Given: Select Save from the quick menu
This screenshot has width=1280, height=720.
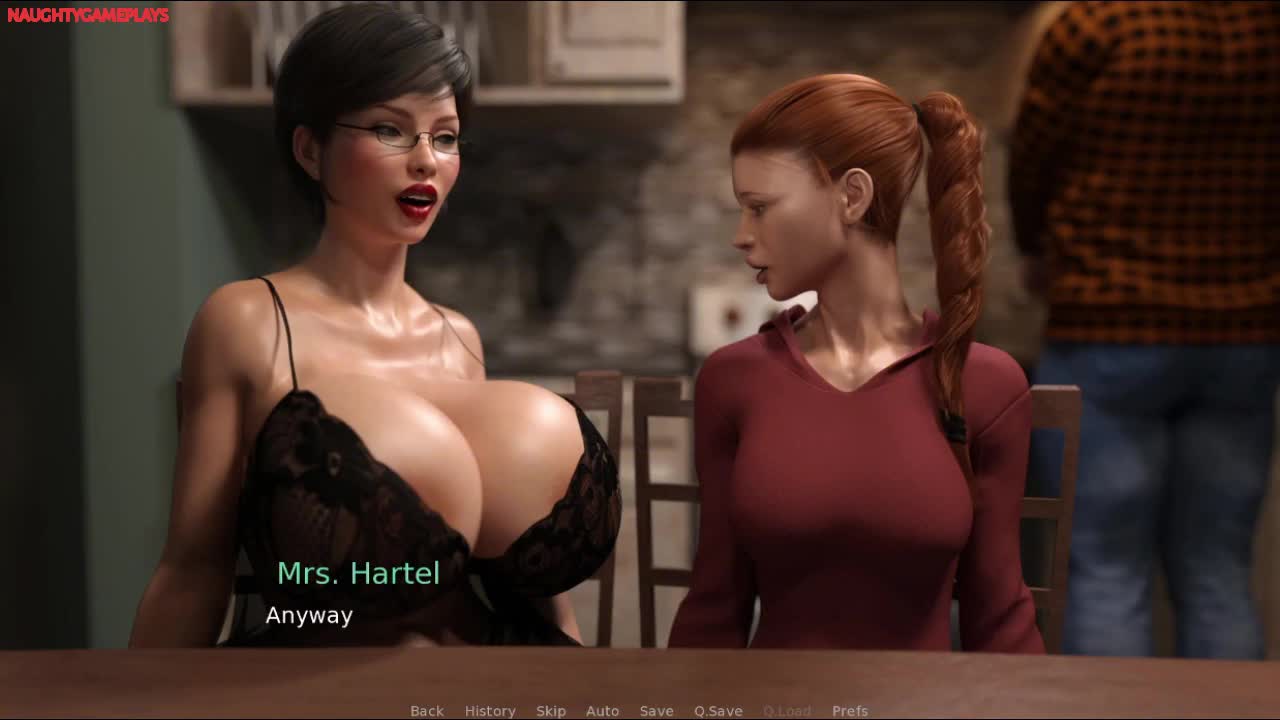Looking at the screenshot, I should pos(656,711).
